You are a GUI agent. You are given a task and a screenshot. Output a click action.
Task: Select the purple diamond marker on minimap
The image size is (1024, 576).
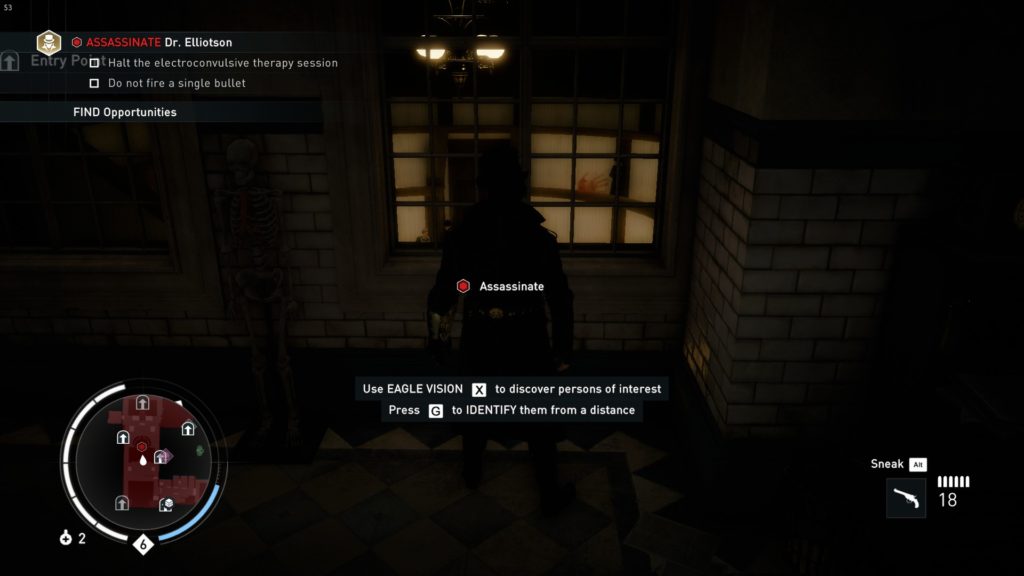tap(168, 455)
